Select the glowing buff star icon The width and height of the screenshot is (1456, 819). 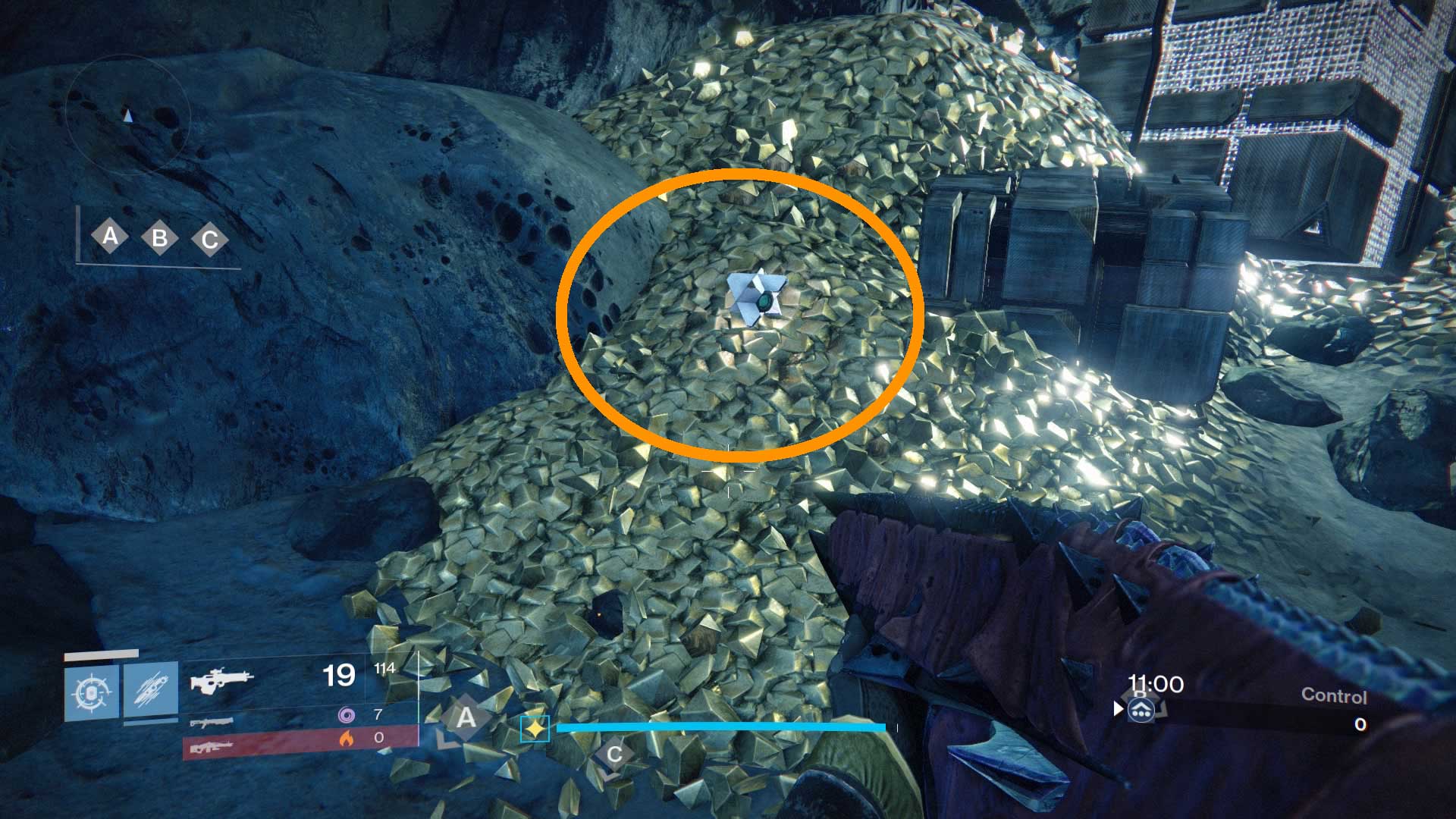(x=535, y=729)
